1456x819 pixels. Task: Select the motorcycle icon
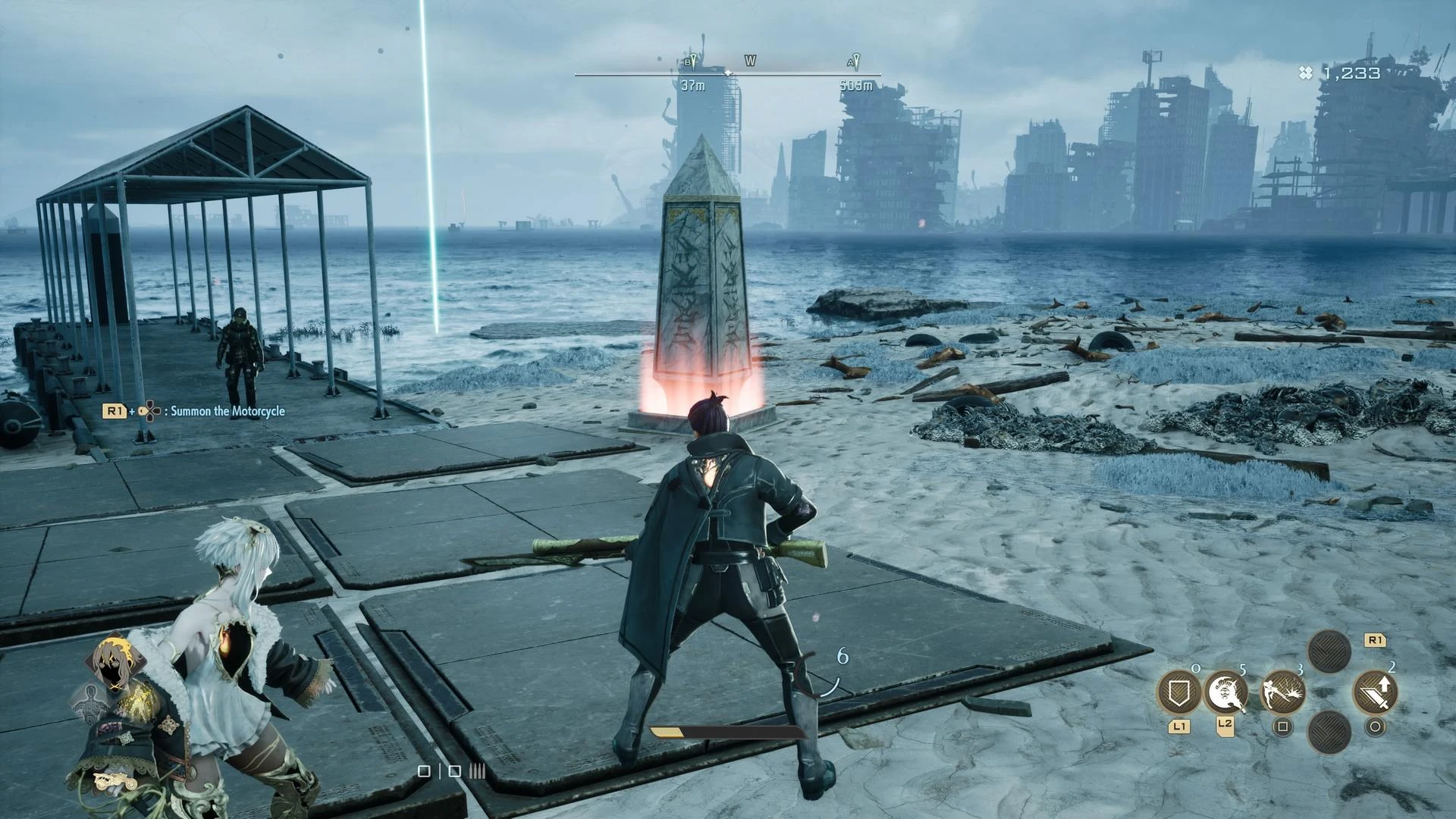115,781
